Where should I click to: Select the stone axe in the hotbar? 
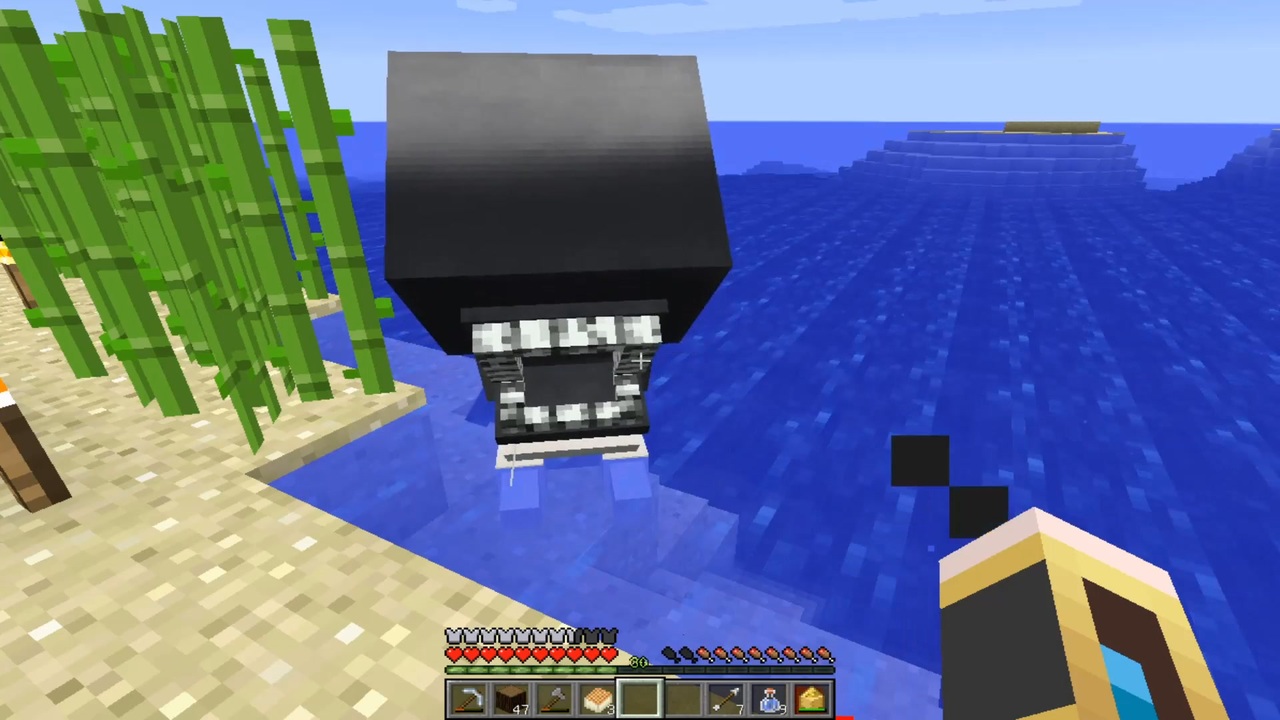click(x=555, y=698)
